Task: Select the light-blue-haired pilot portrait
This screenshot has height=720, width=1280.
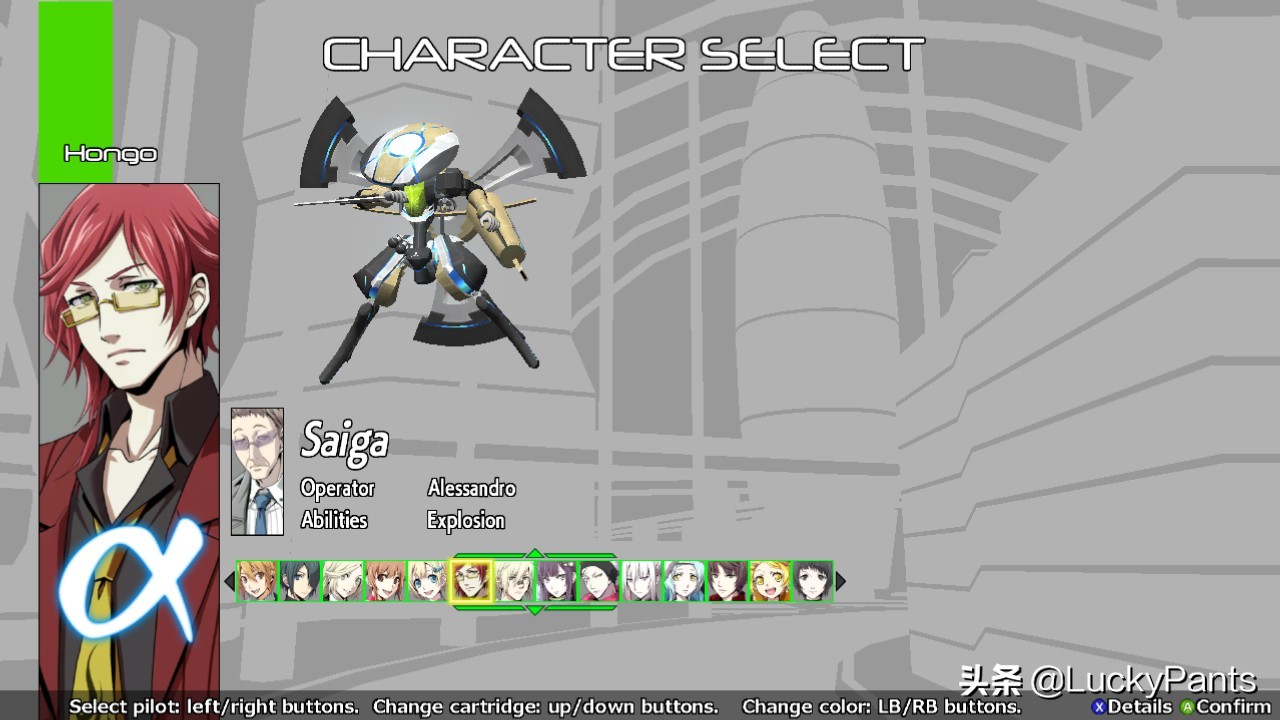Action: pos(685,581)
